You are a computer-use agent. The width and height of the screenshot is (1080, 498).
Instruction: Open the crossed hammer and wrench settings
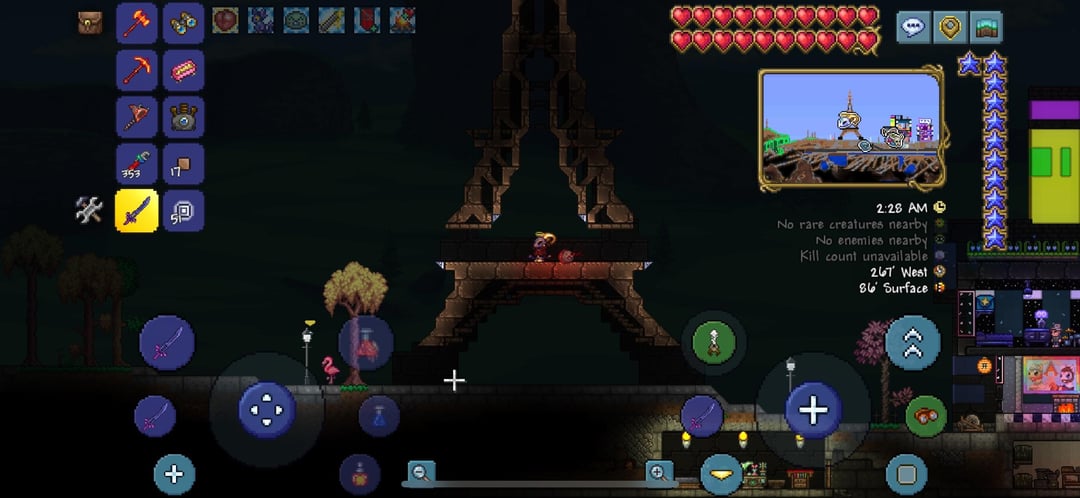tap(89, 210)
